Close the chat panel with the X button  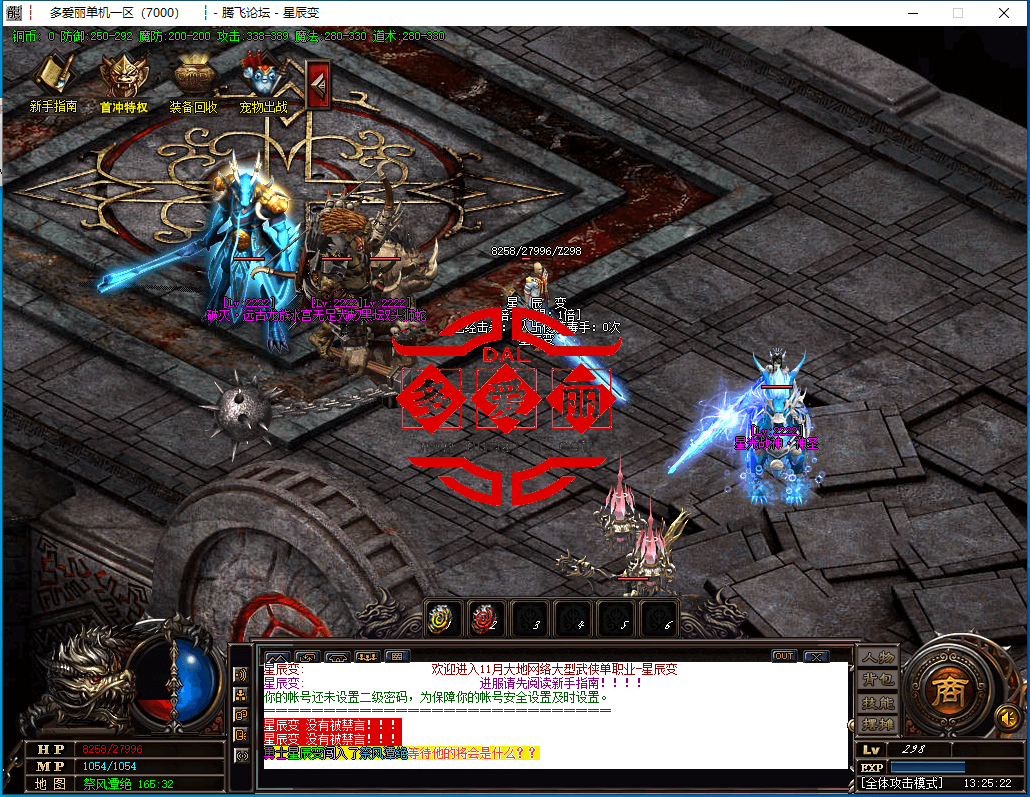click(816, 656)
